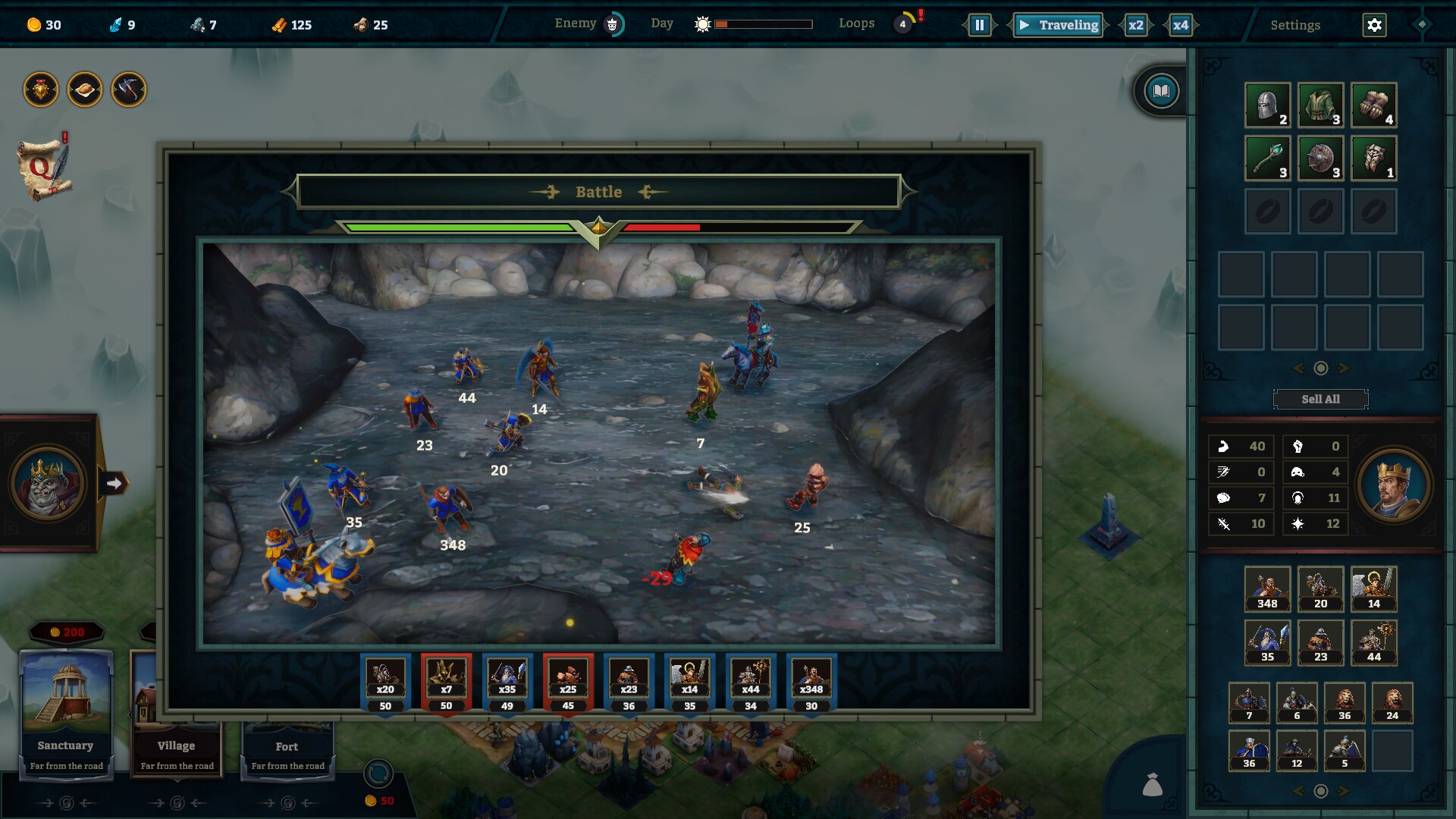Open the loot bag icon

tap(1153, 785)
